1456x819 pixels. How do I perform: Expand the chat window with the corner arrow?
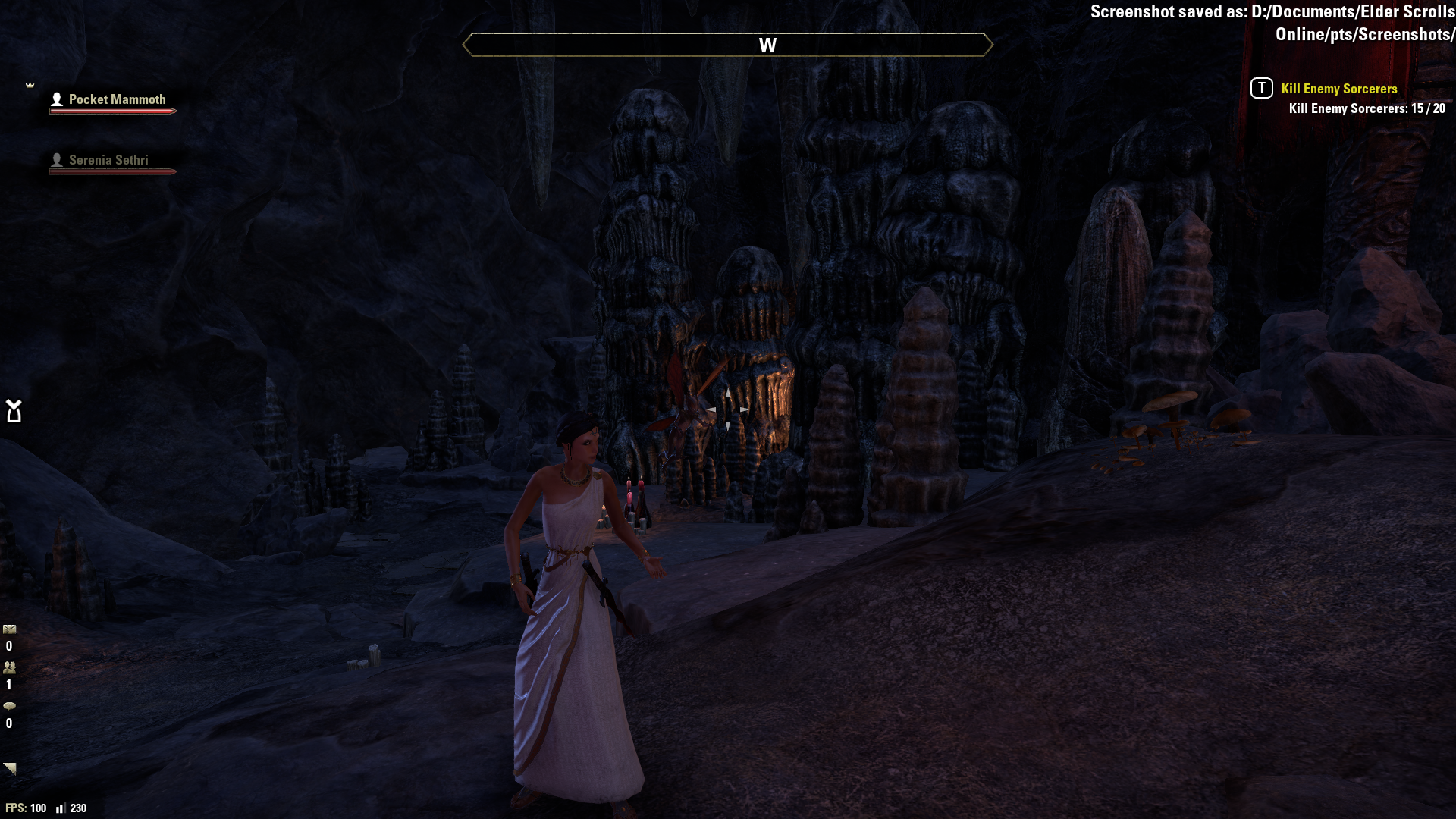click(10, 768)
